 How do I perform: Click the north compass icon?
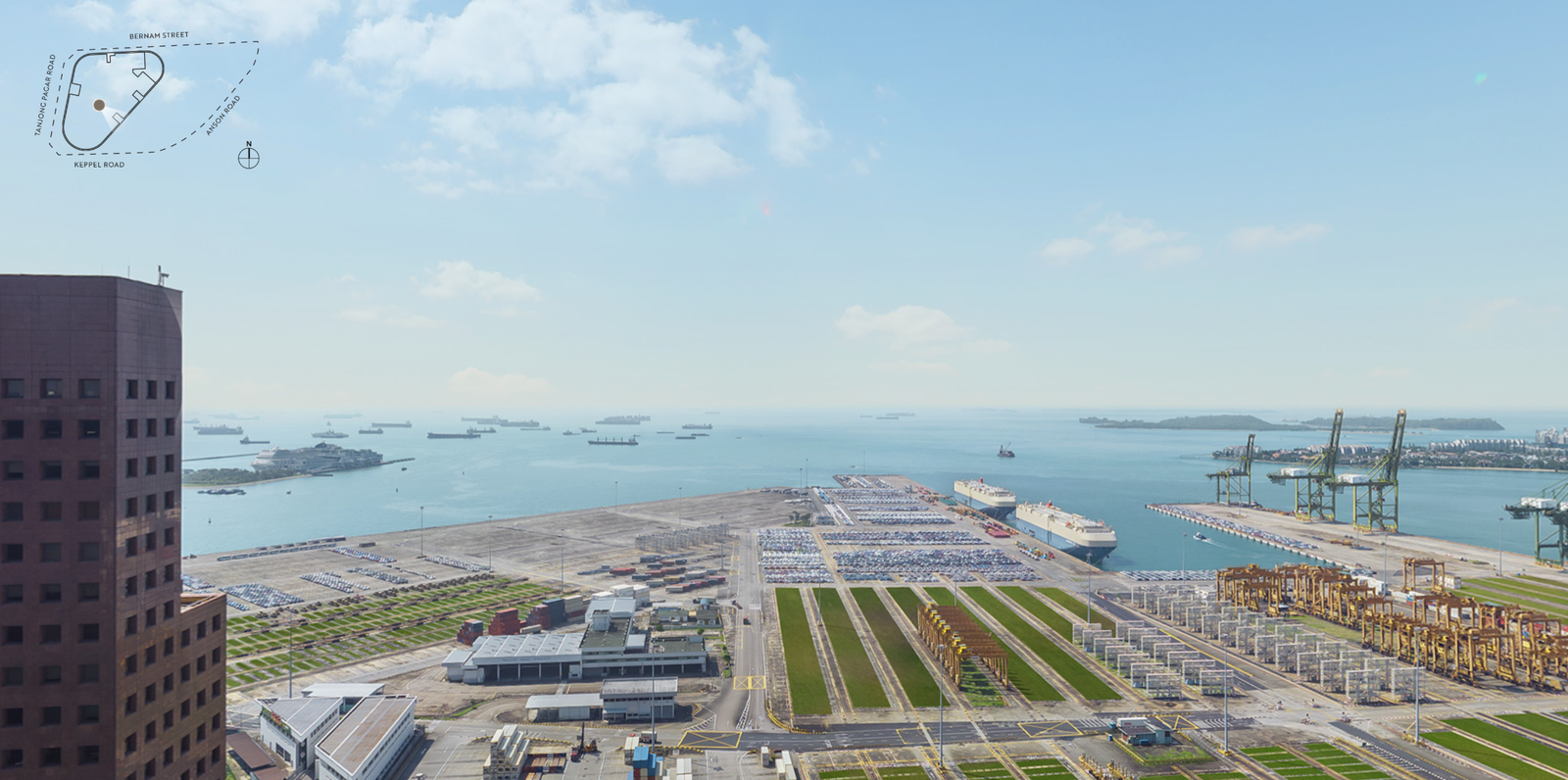pos(249,157)
